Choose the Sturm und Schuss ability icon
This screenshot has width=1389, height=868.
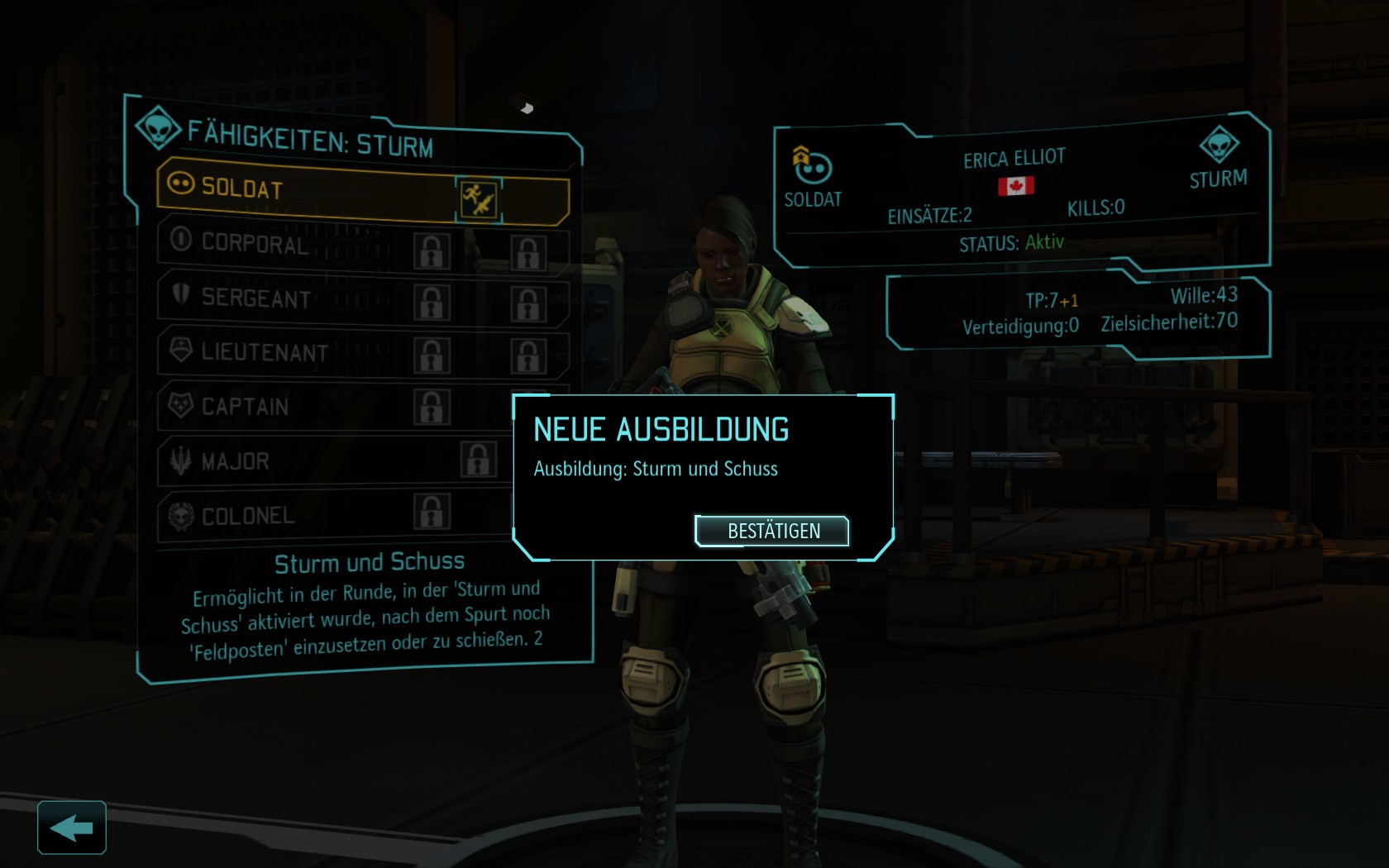(x=479, y=199)
